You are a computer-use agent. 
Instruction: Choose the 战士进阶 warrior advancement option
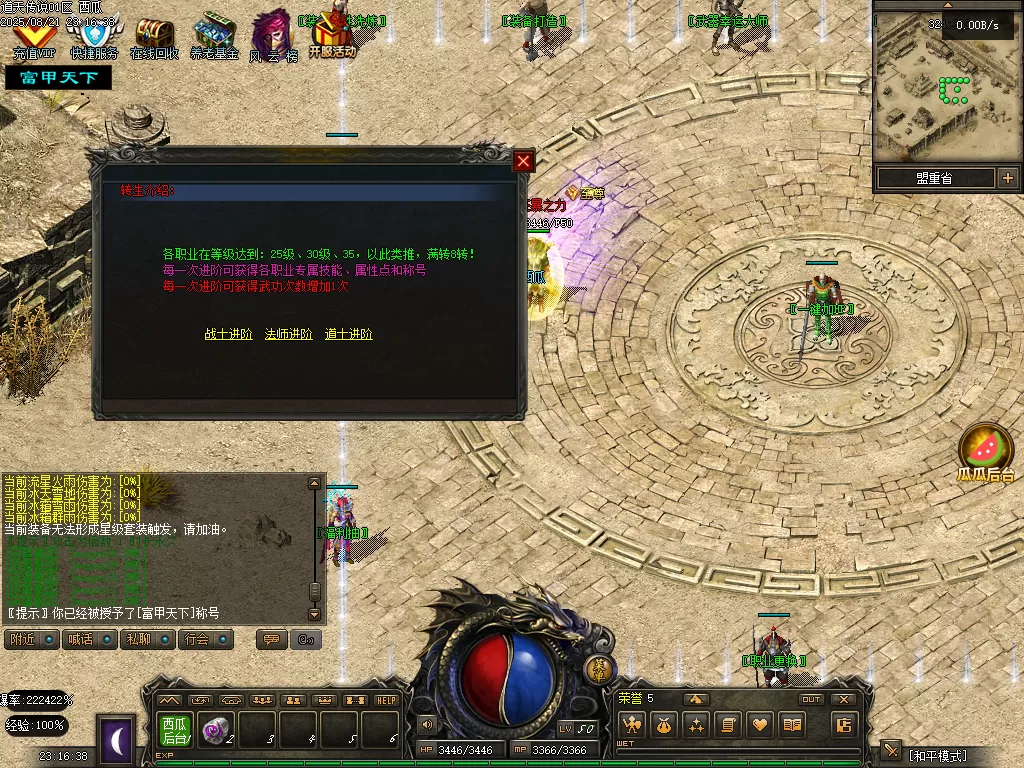[x=228, y=334]
